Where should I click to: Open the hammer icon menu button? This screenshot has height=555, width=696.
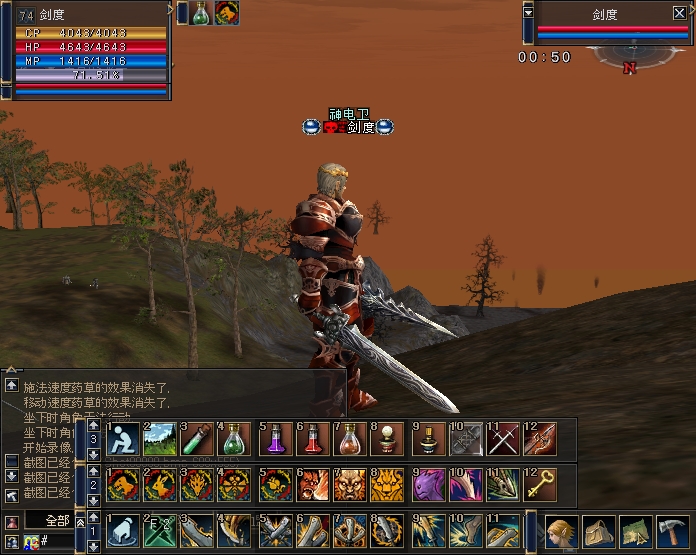[673, 530]
